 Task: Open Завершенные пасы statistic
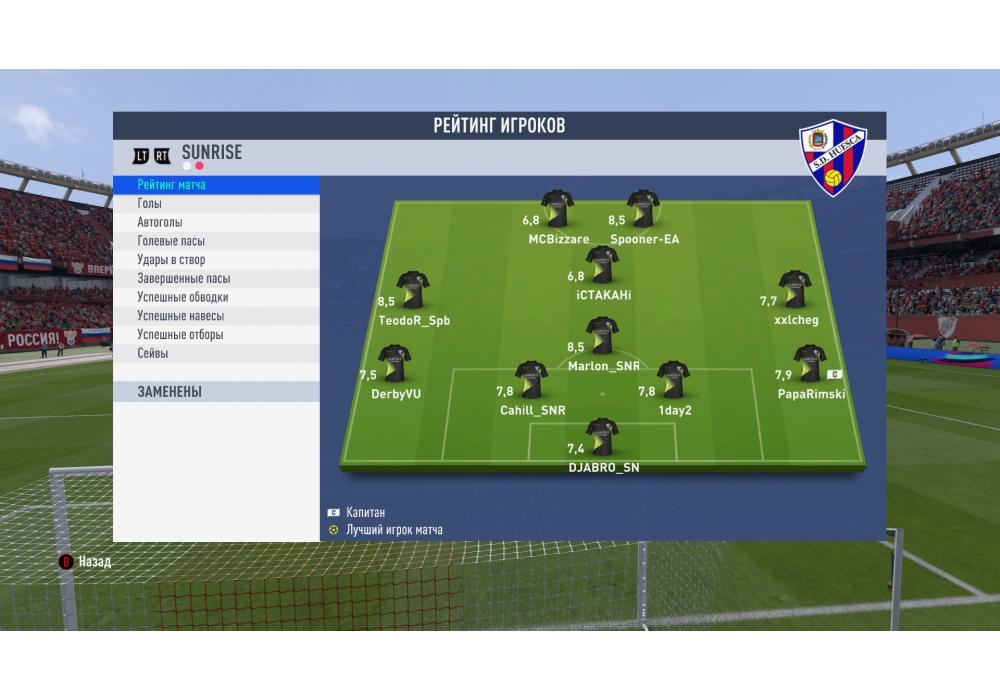tap(216, 279)
